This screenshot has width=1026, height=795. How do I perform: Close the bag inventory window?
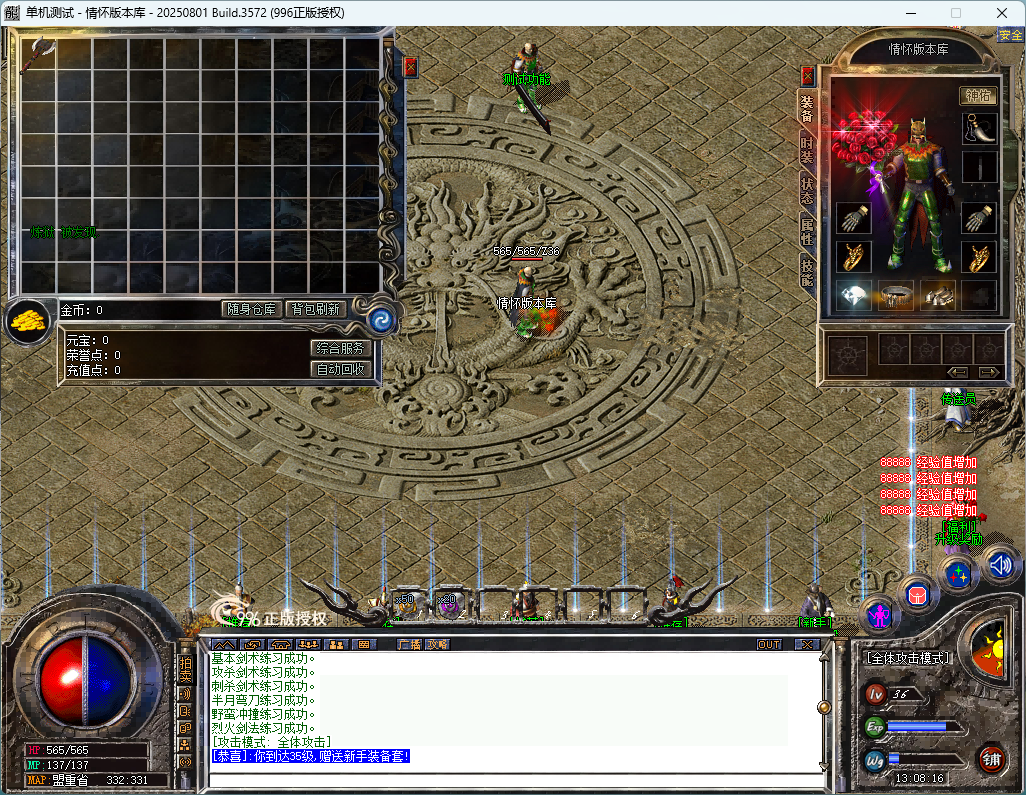coord(410,67)
